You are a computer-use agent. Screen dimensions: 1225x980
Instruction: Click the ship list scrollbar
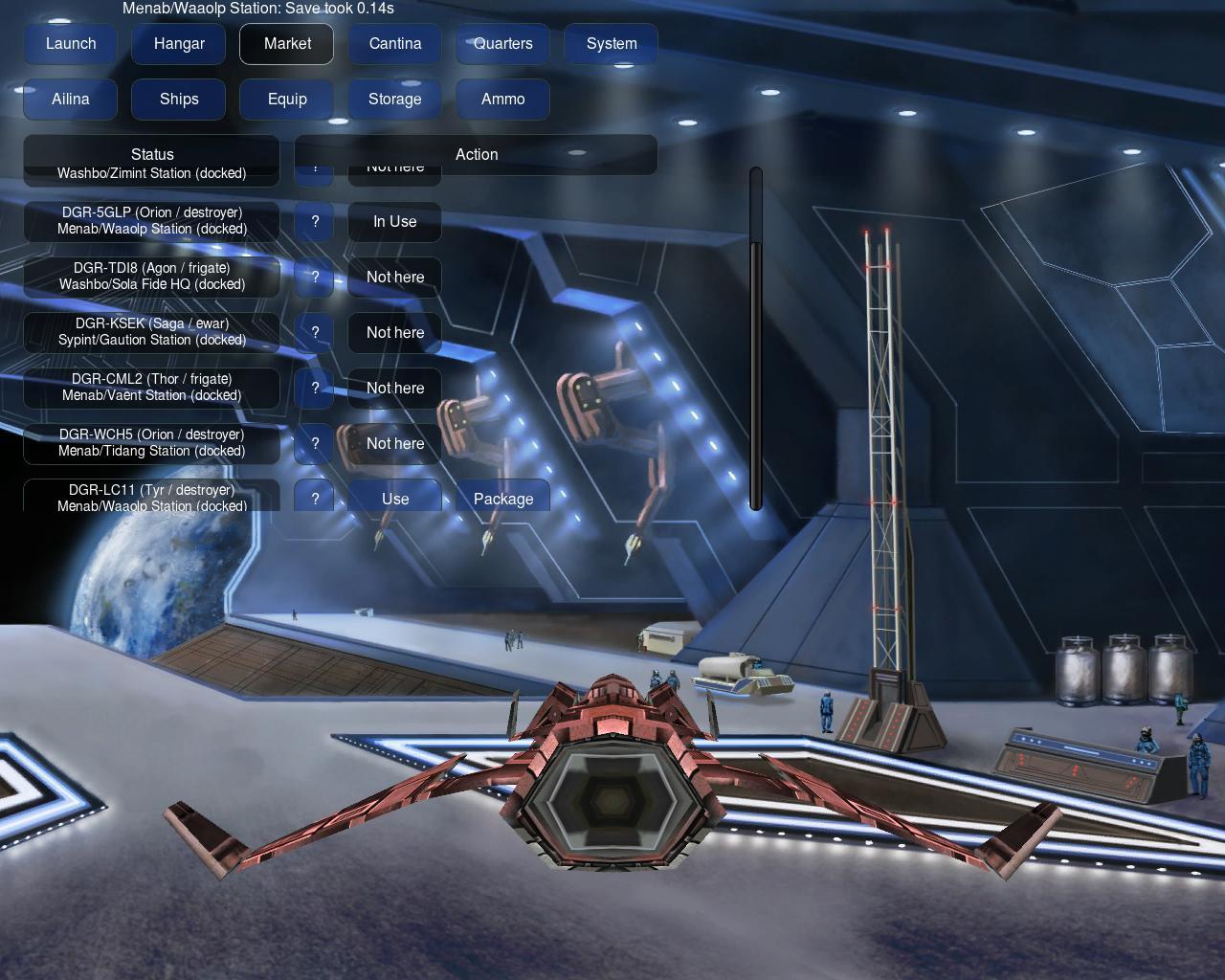tap(756, 373)
